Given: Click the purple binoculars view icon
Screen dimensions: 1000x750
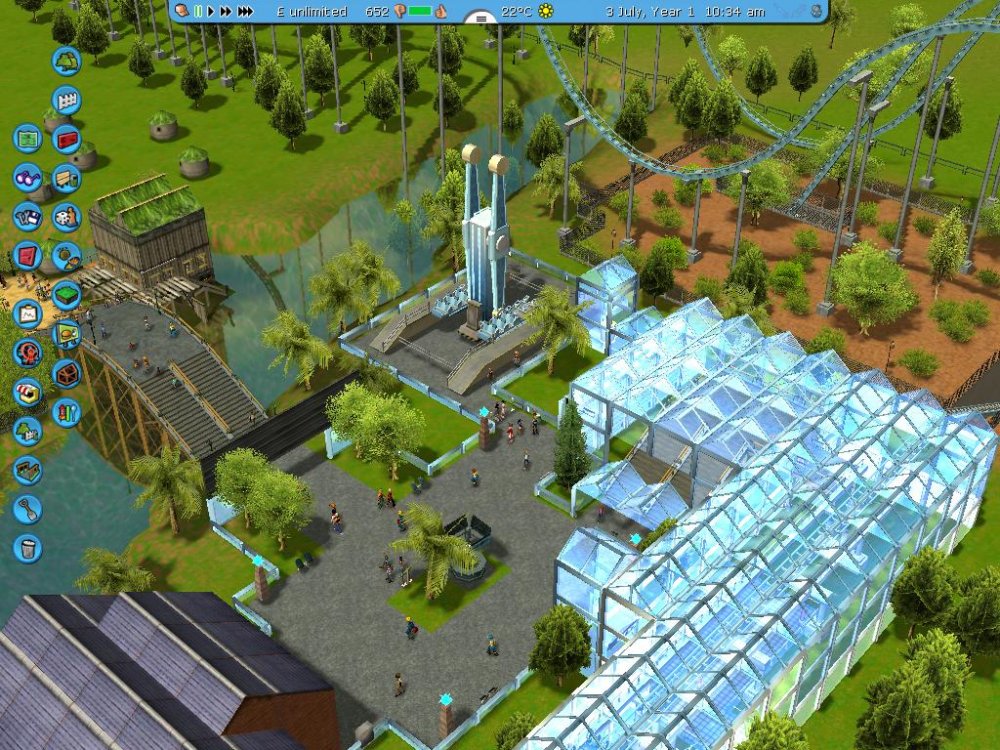Looking at the screenshot, I should [28, 177].
